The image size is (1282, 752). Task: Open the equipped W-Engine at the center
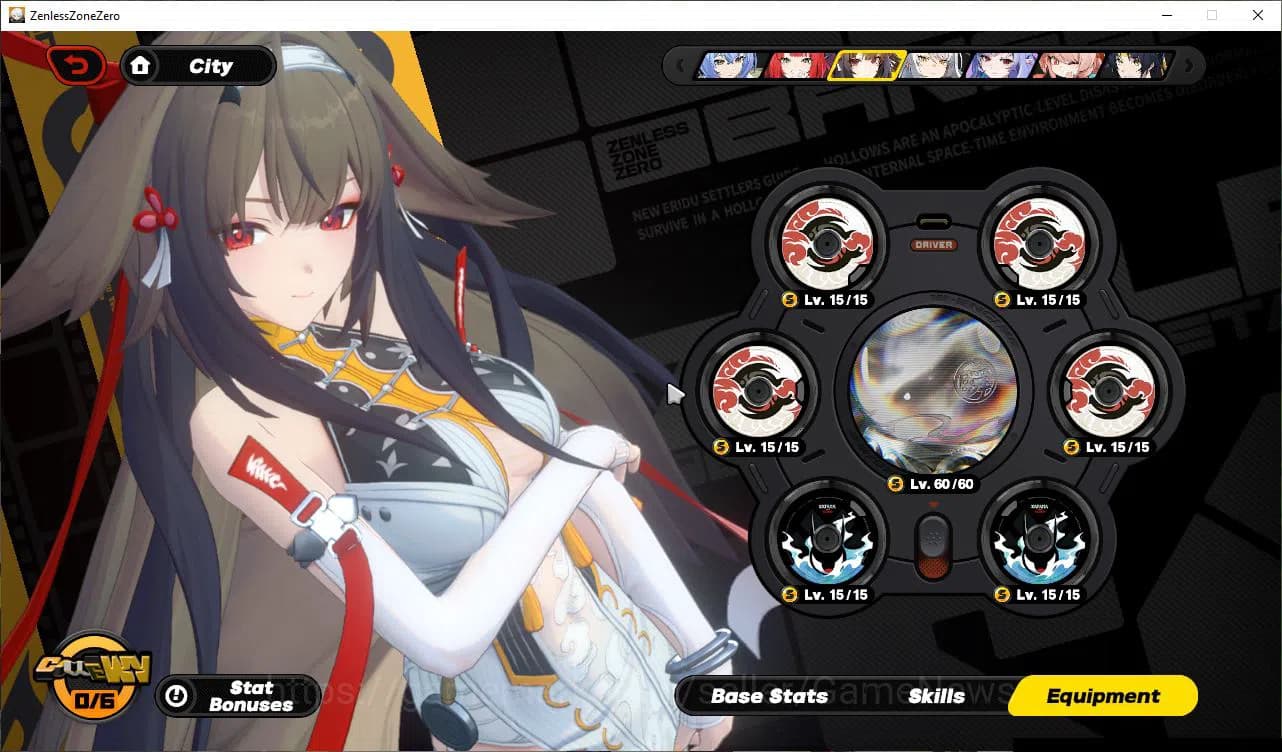pyautogui.click(x=936, y=390)
